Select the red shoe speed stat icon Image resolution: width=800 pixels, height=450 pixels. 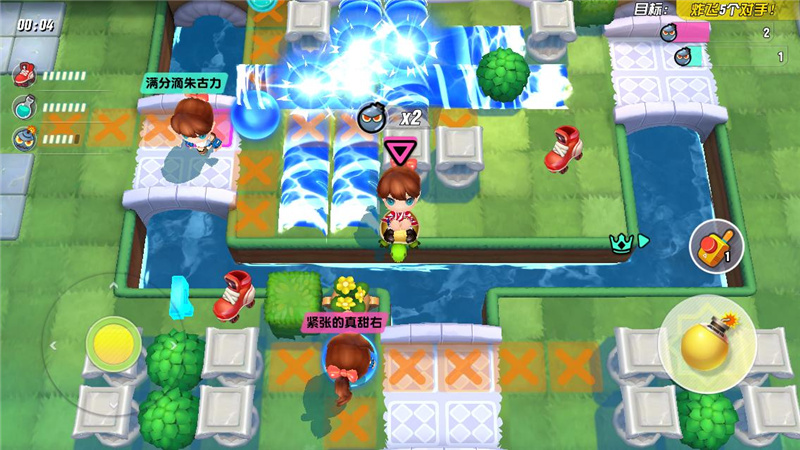(x=24, y=75)
